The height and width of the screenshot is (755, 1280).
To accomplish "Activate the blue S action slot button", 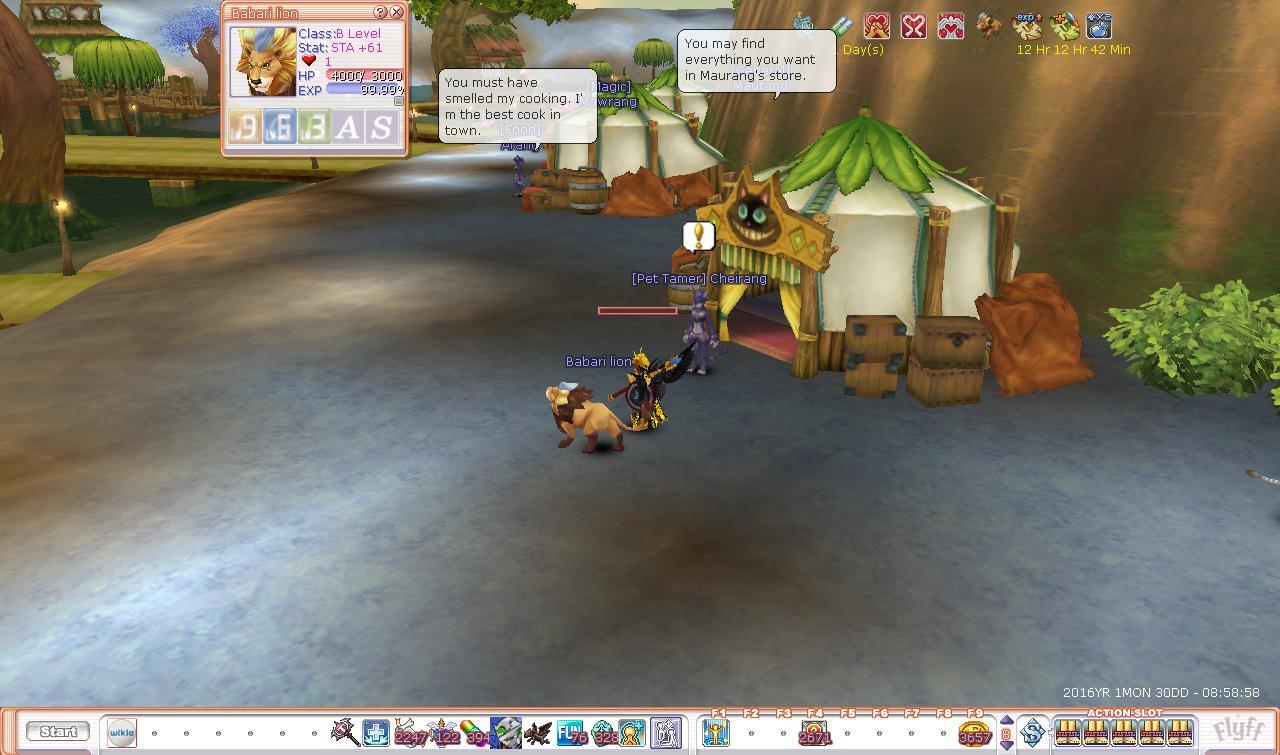I will point(1031,732).
